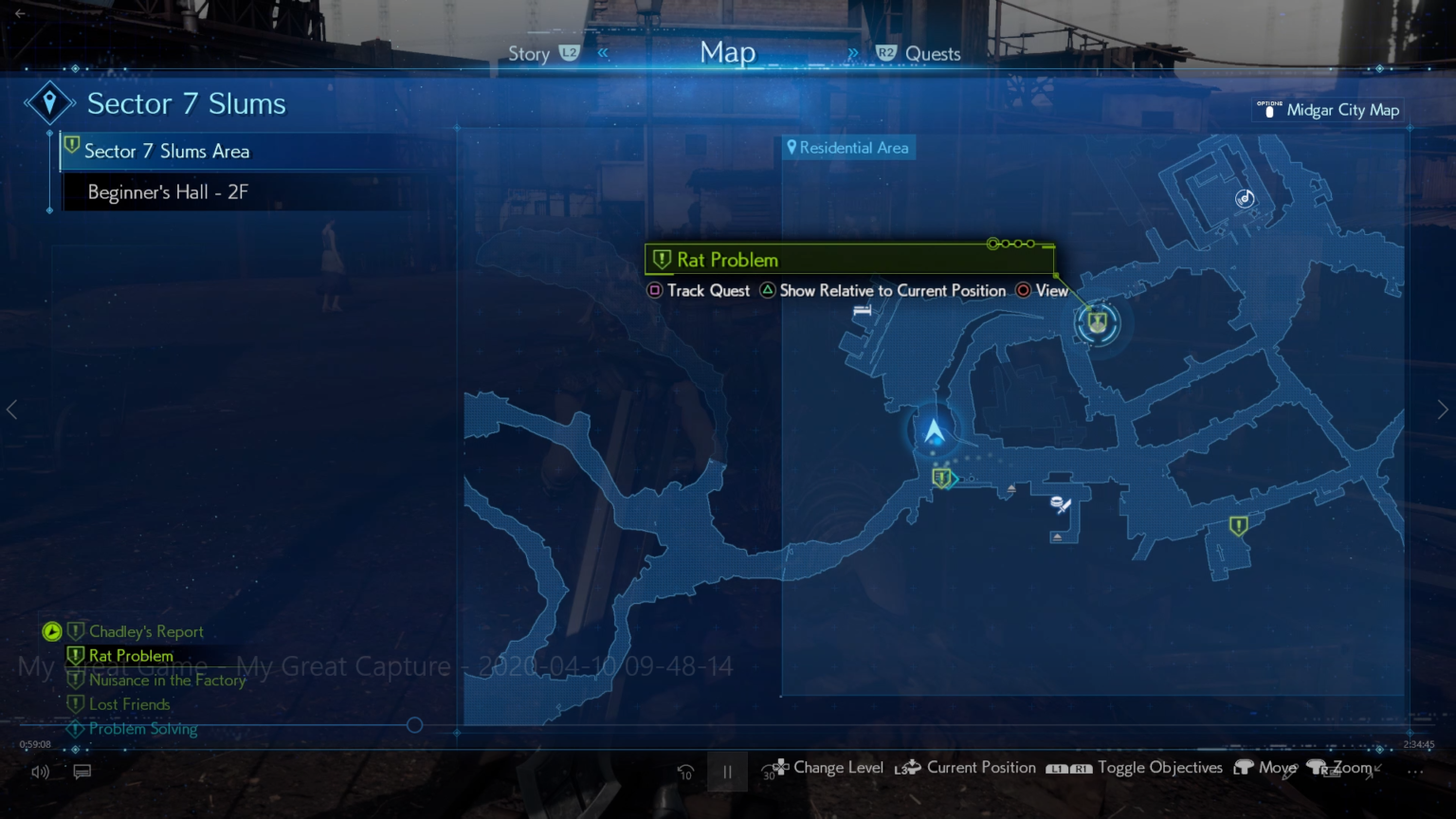Select the Sector 7 Slums Area entry
The height and width of the screenshot is (819, 1456).
pos(167,152)
